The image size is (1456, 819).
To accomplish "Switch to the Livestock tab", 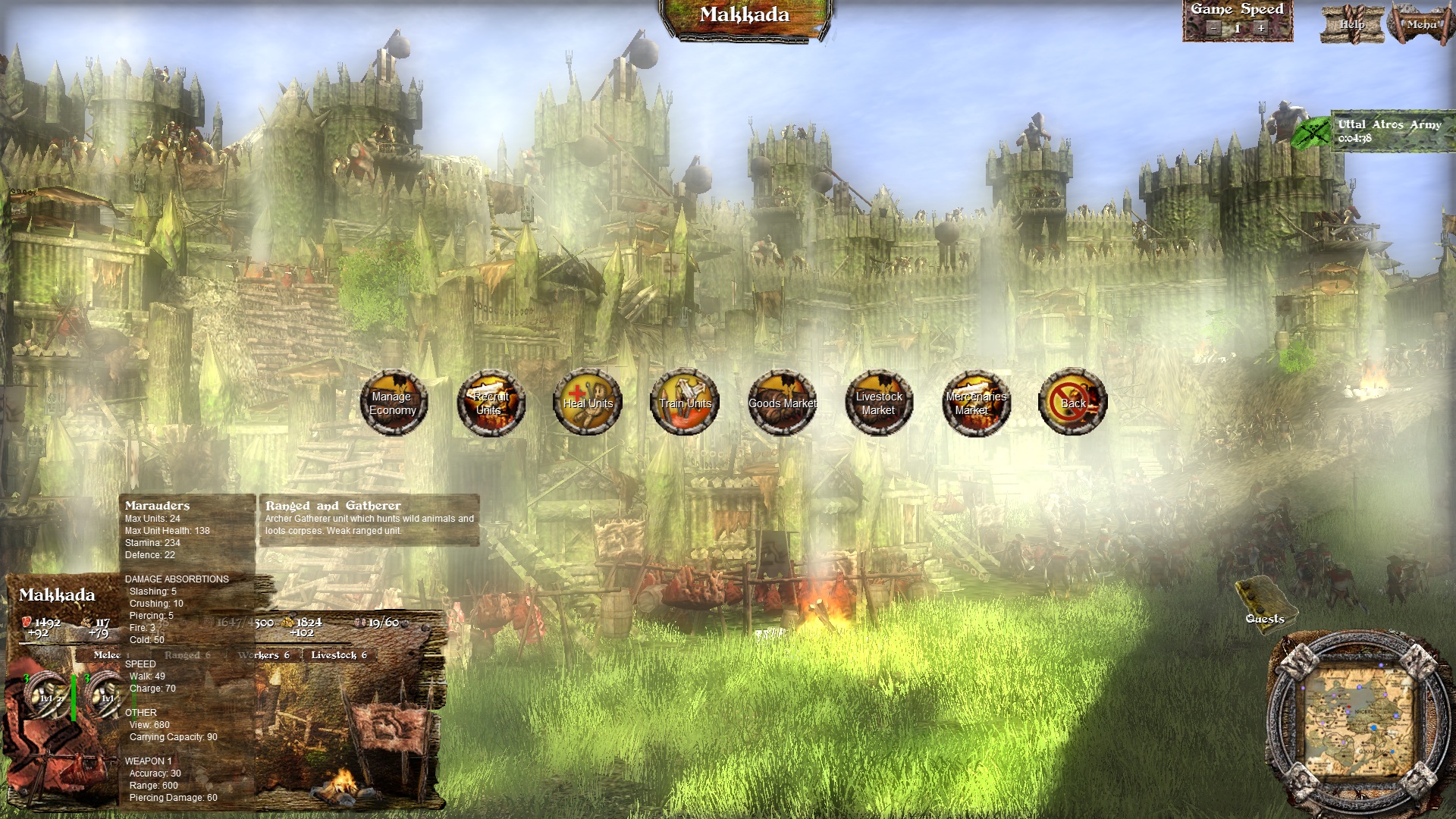I will 338,655.
